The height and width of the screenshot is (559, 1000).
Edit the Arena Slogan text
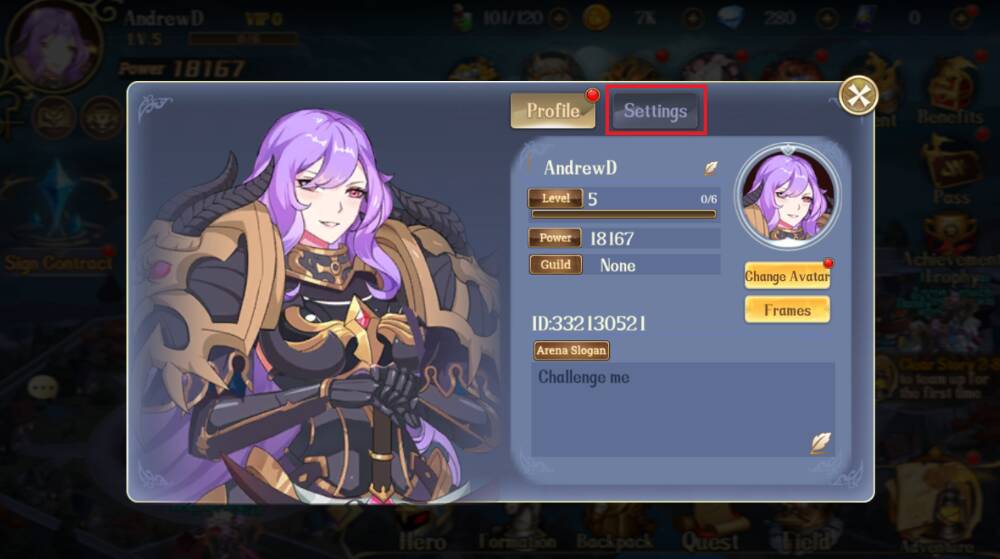click(820, 442)
